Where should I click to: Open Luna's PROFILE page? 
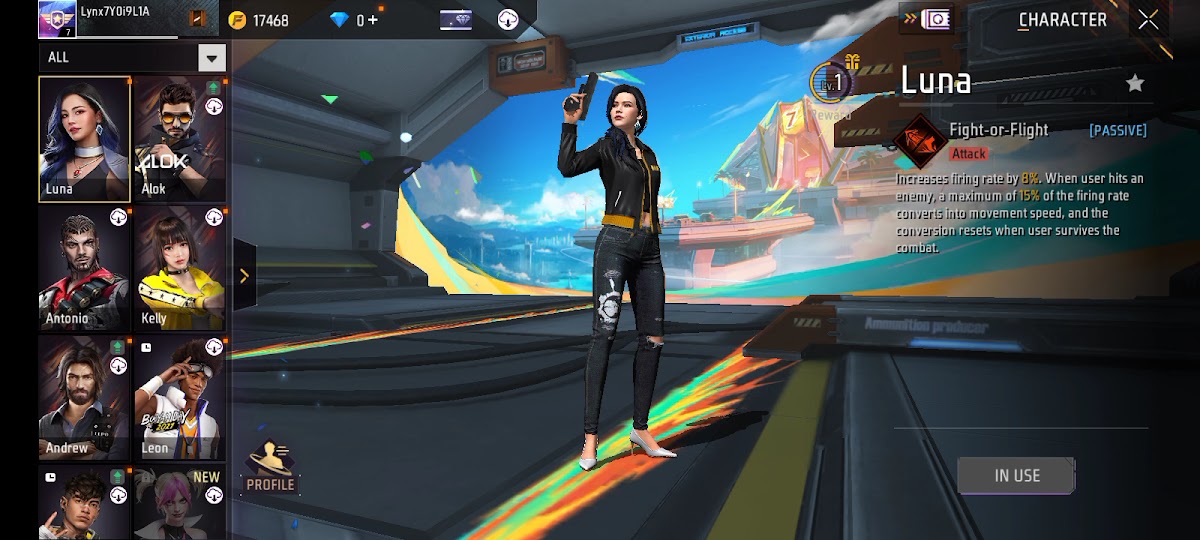pos(270,468)
